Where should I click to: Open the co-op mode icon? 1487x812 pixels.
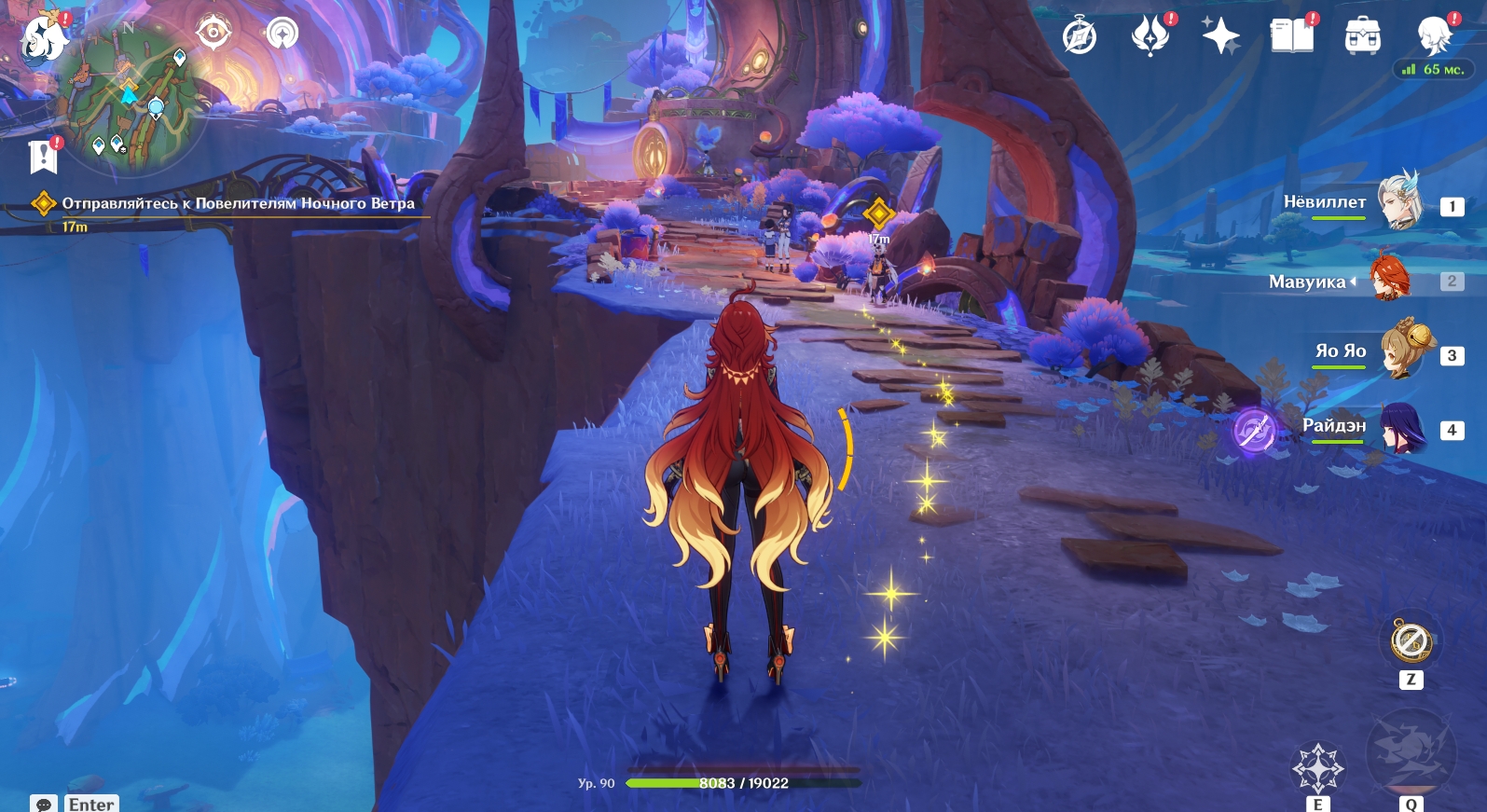[x=282, y=34]
